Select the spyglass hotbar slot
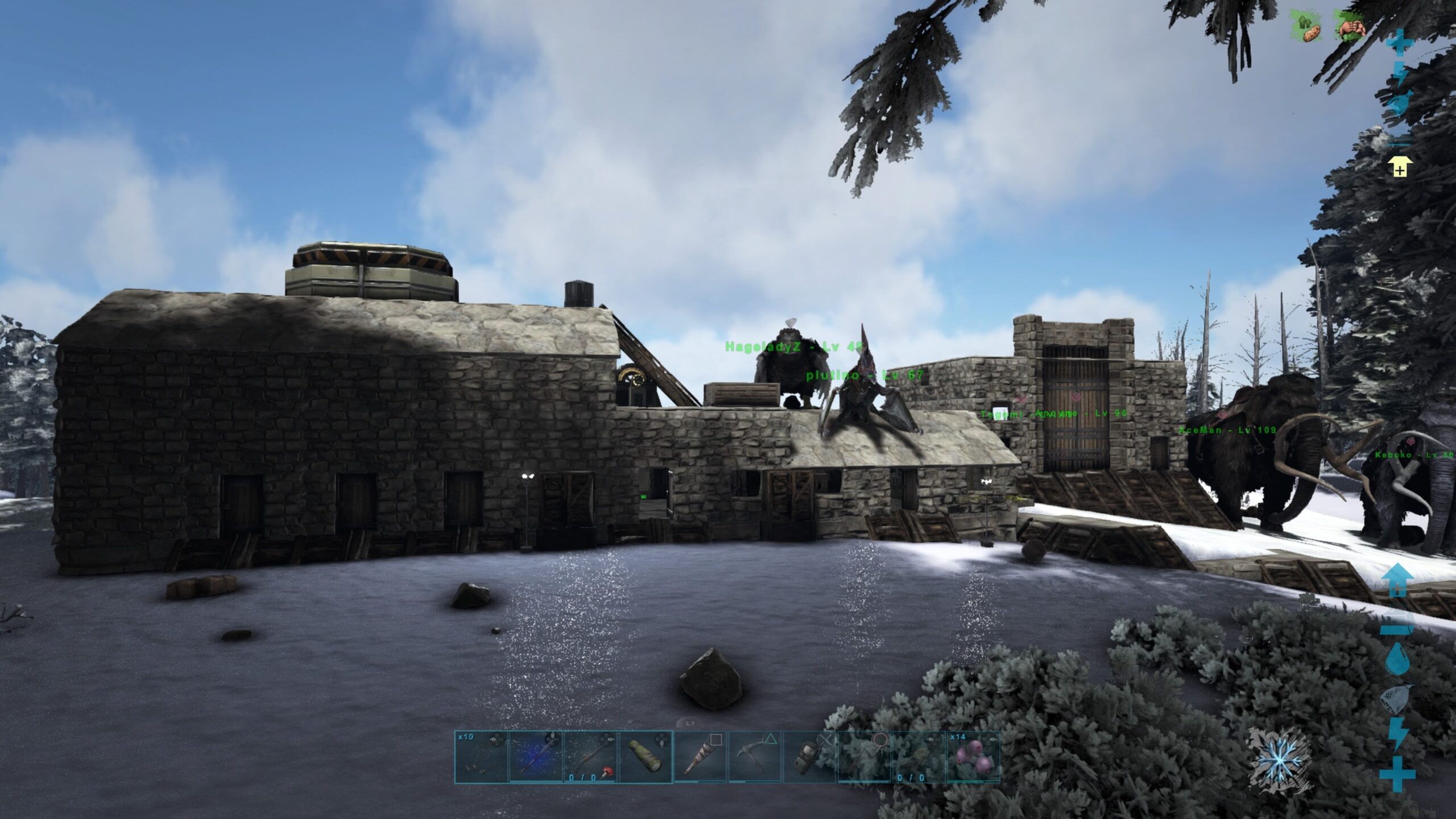 [646, 756]
